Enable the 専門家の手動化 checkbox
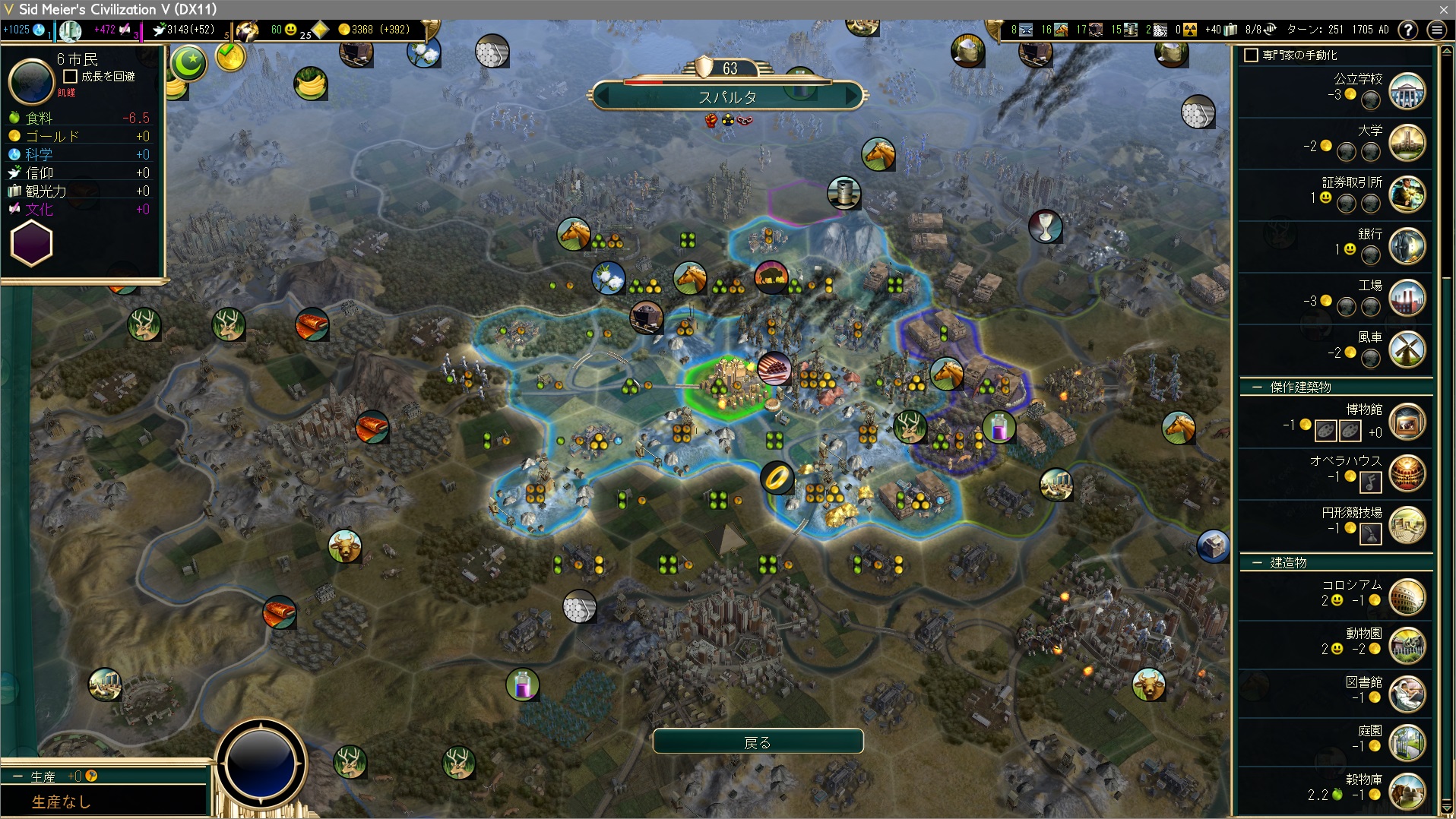Screen dimensions: 1456x819 (x=1251, y=55)
